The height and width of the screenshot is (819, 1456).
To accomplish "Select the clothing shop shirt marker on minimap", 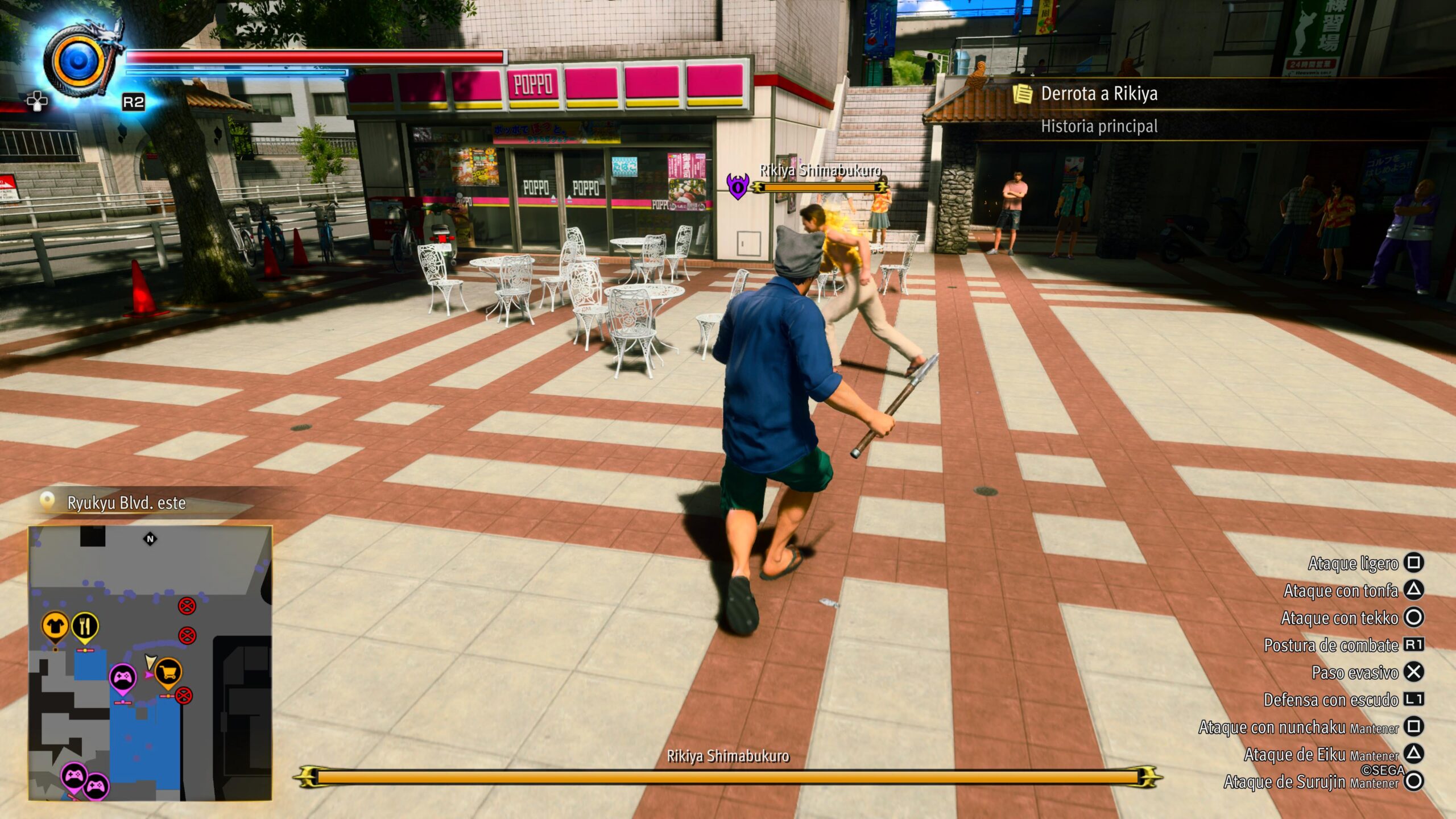I will pyautogui.click(x=55, y=626).
